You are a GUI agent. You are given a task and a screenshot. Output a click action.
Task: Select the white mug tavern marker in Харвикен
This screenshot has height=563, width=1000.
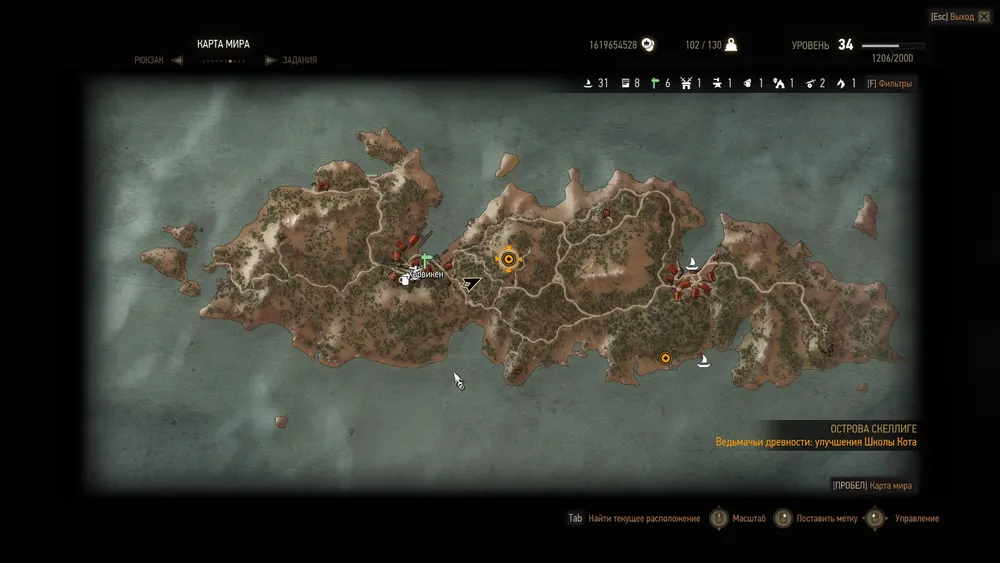click(405, 279)
